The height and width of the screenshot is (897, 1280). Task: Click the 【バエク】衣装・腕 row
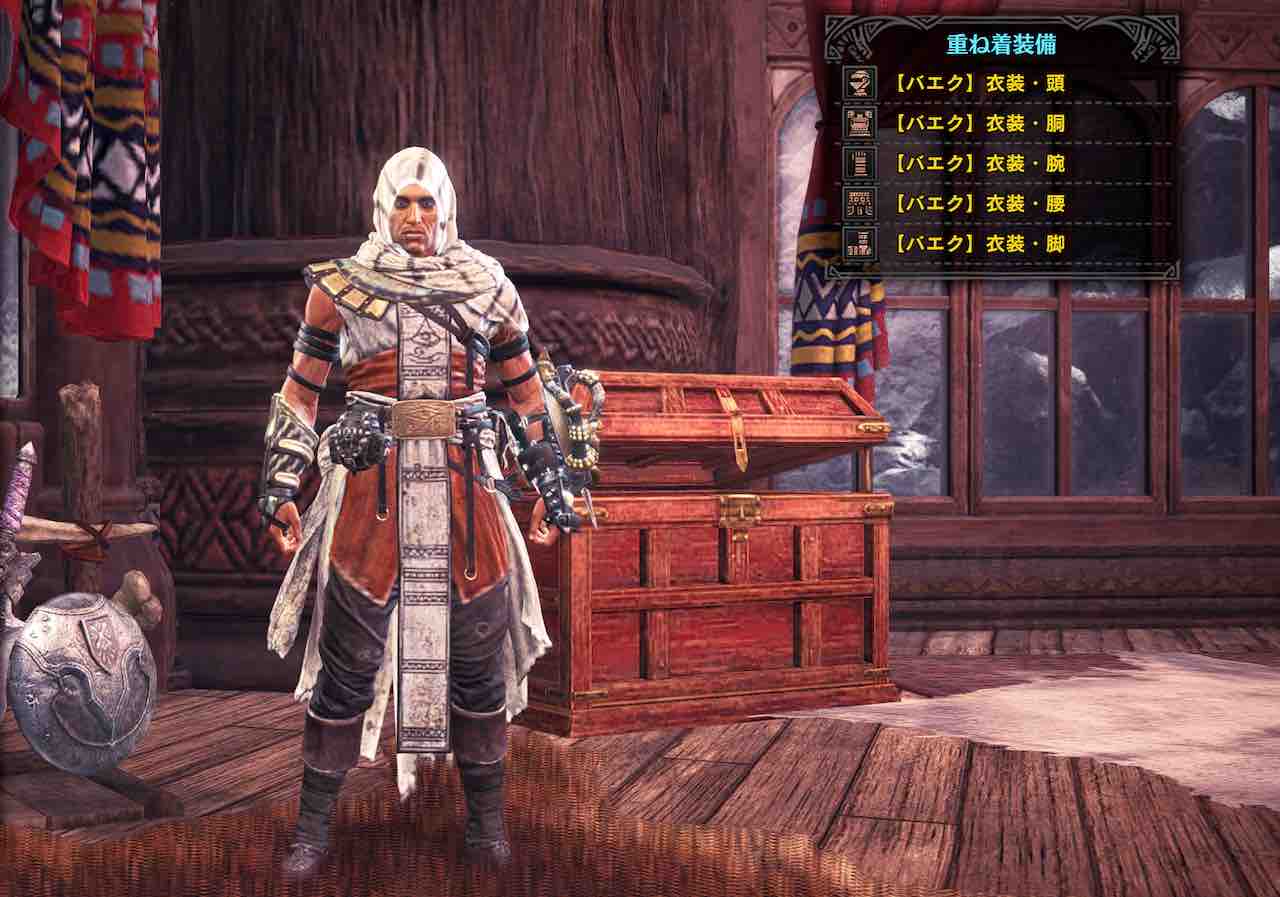point(978,163)
